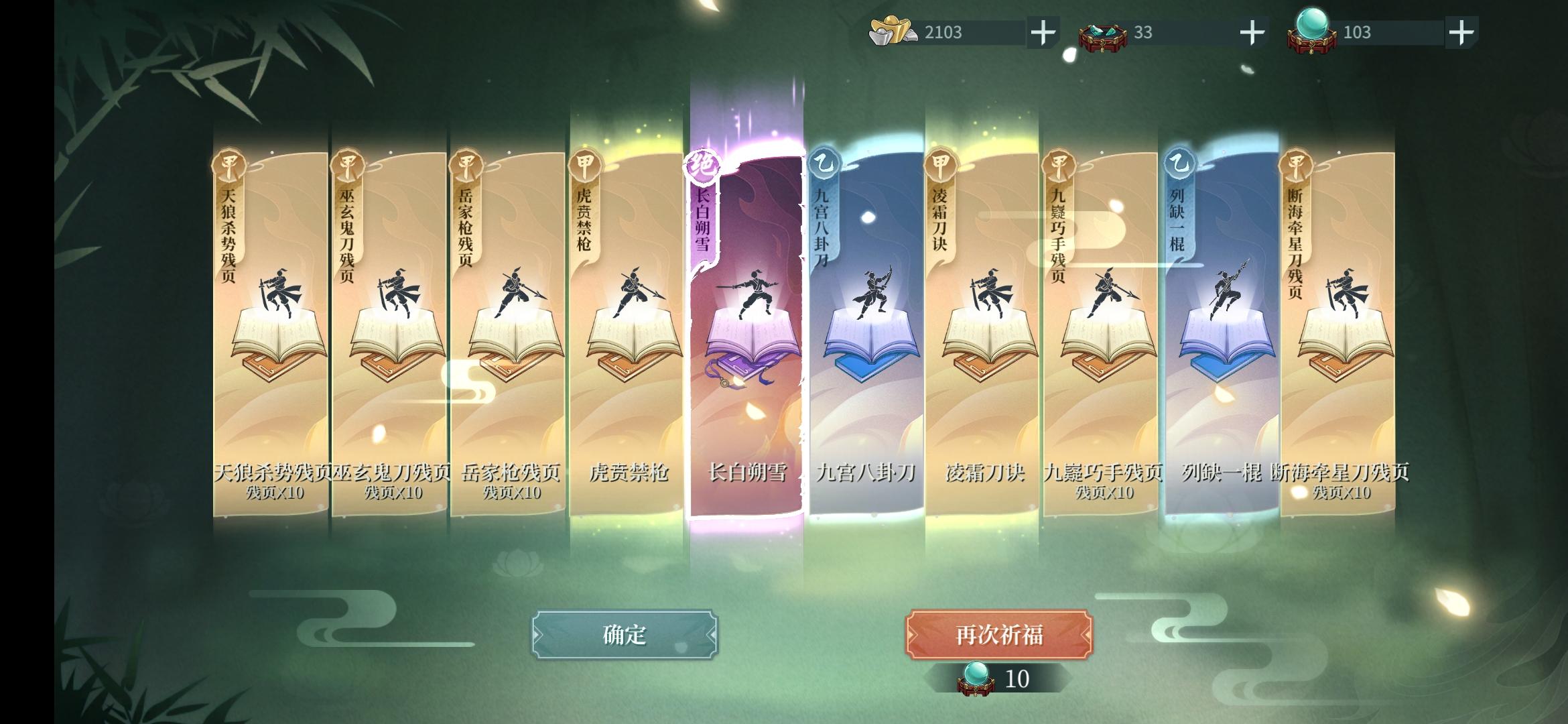
Task: Click the 甲 rank seal on 虎贲禁枪 card
Action: pyautogui.click(x=584, y=162)
